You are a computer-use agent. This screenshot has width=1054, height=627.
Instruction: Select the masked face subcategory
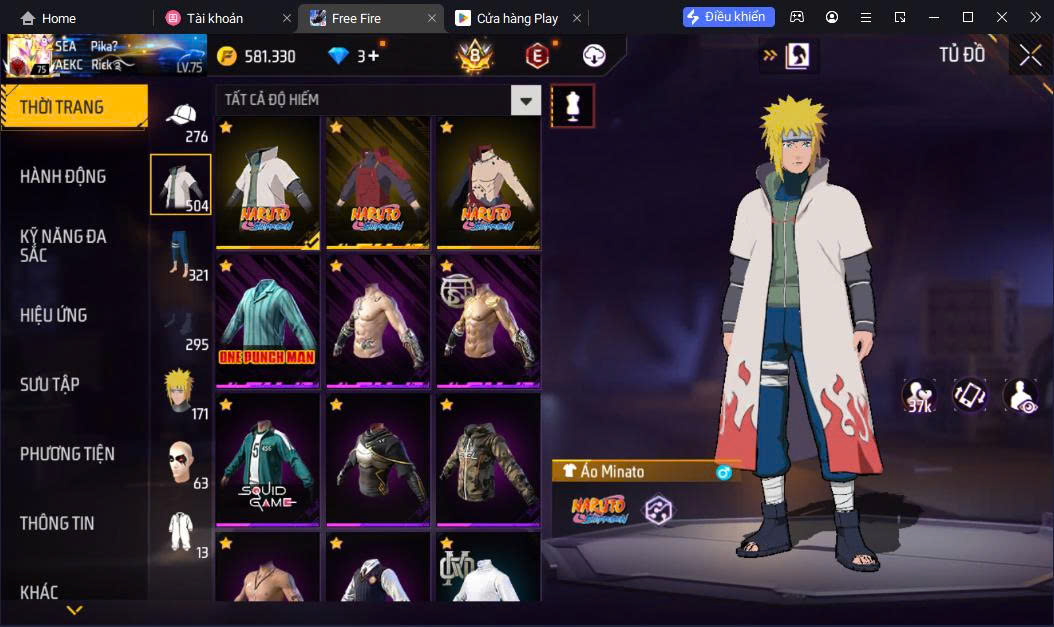[181, 462]
